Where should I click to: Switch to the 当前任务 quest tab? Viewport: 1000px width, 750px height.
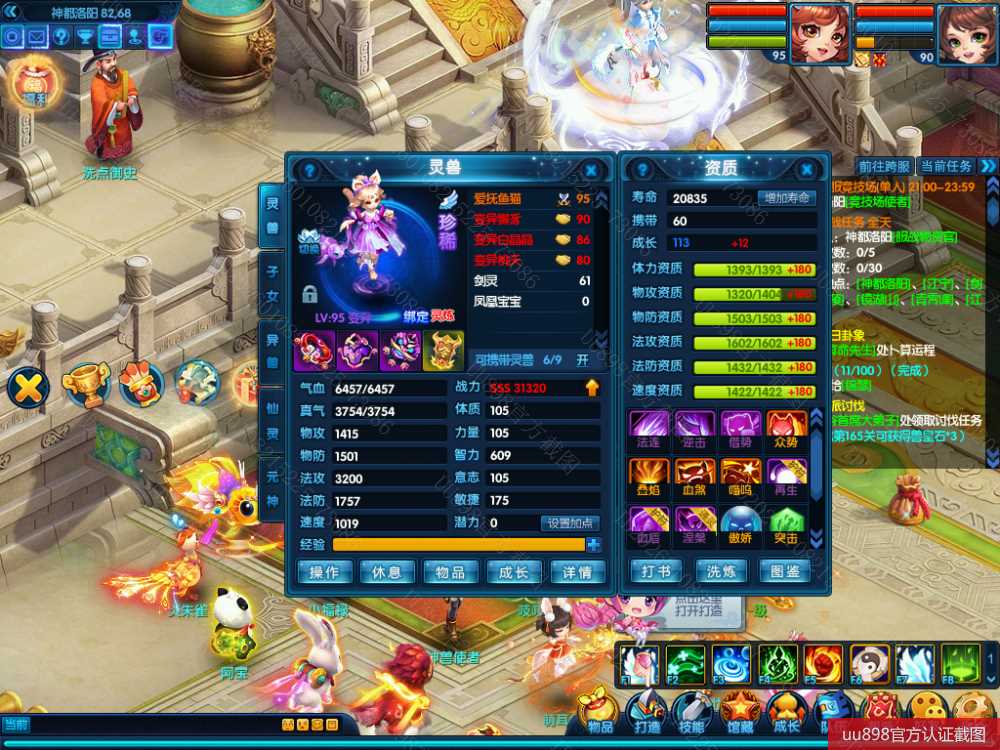(946, 166)
